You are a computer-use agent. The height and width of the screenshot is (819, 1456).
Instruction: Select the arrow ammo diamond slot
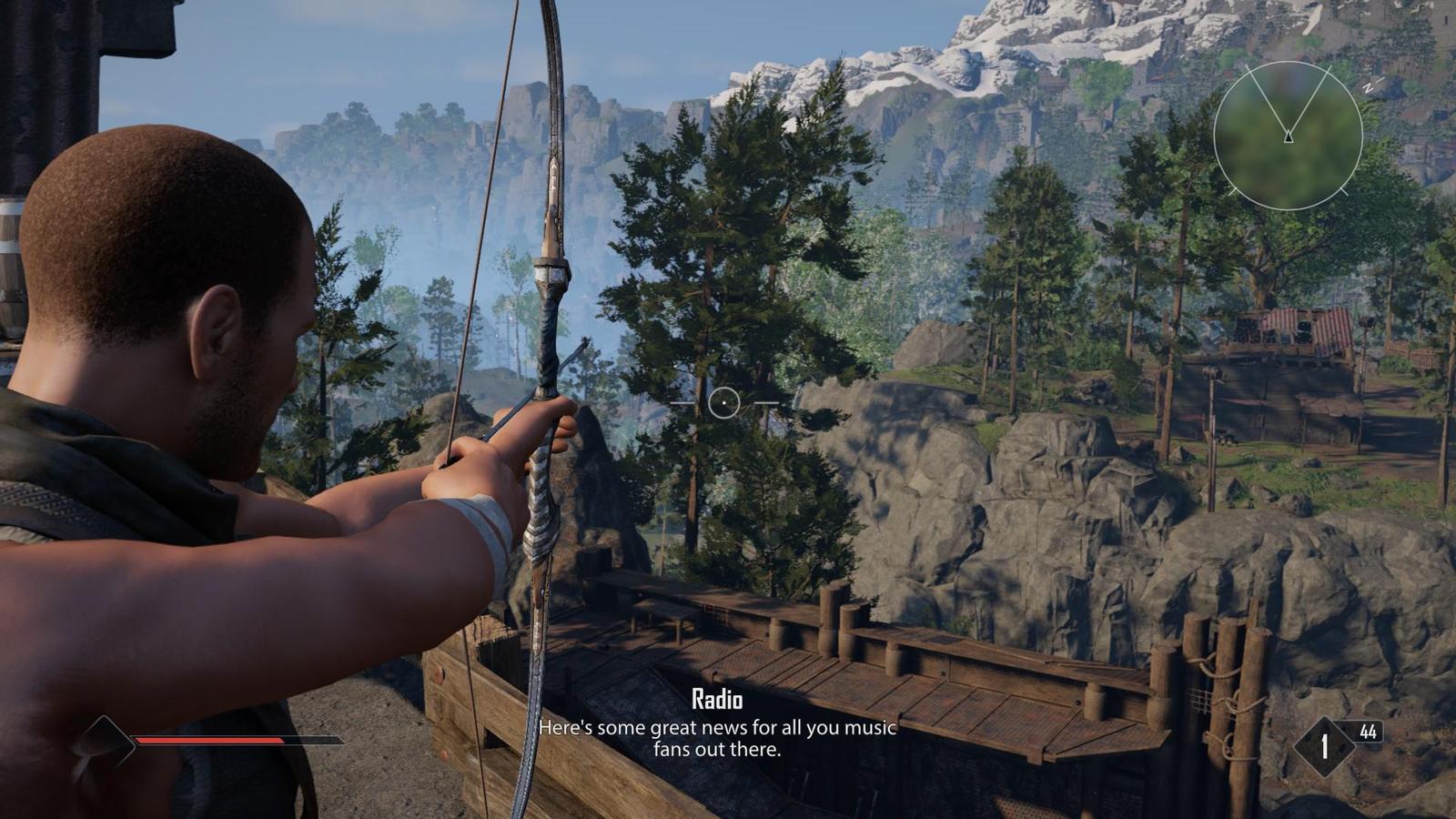tap(1324, 746)
